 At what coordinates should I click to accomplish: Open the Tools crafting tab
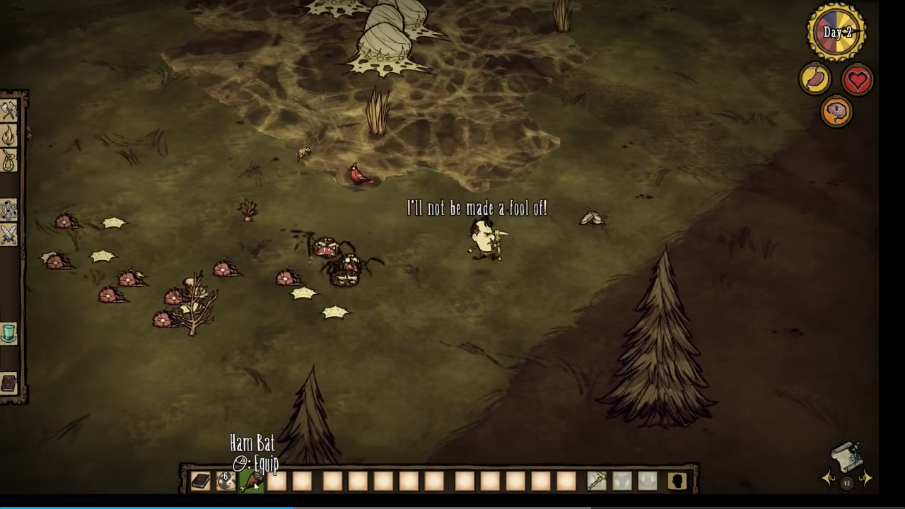point(9,111)
